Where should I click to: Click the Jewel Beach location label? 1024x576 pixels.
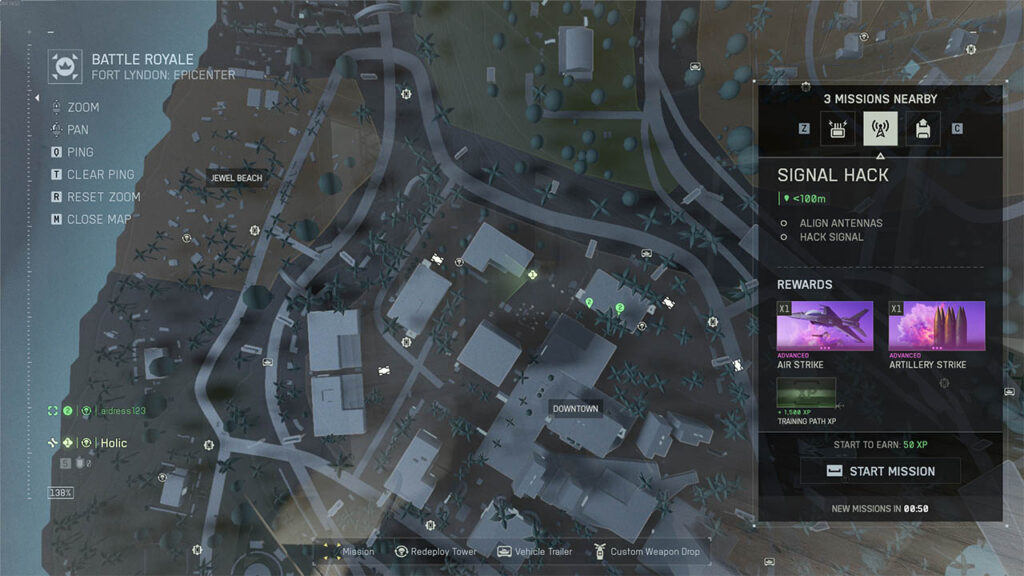click(x=236, y=178)
